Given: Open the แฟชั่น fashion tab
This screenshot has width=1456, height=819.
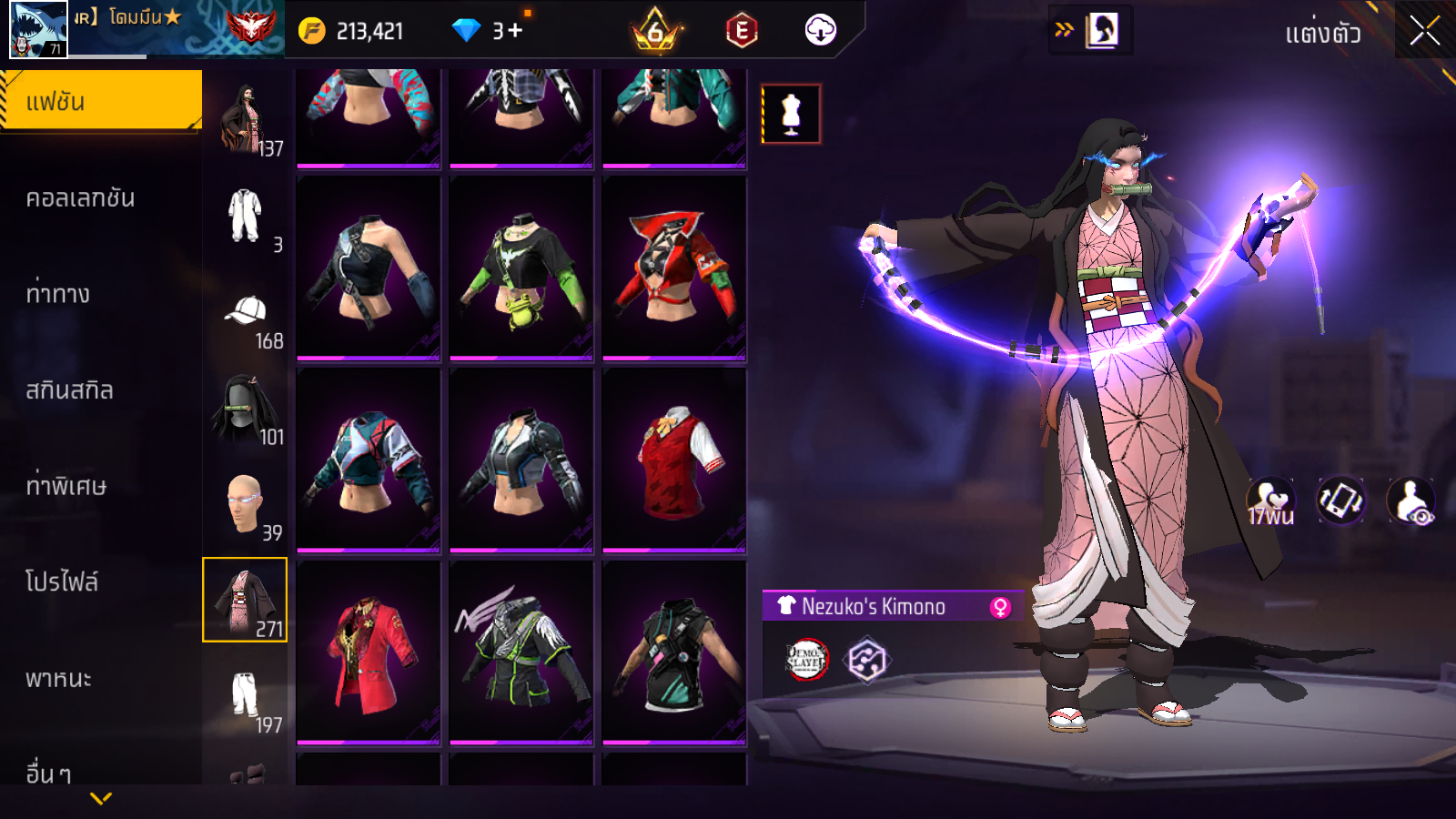Looking at the screenshot, I should (x=100, y=101).
